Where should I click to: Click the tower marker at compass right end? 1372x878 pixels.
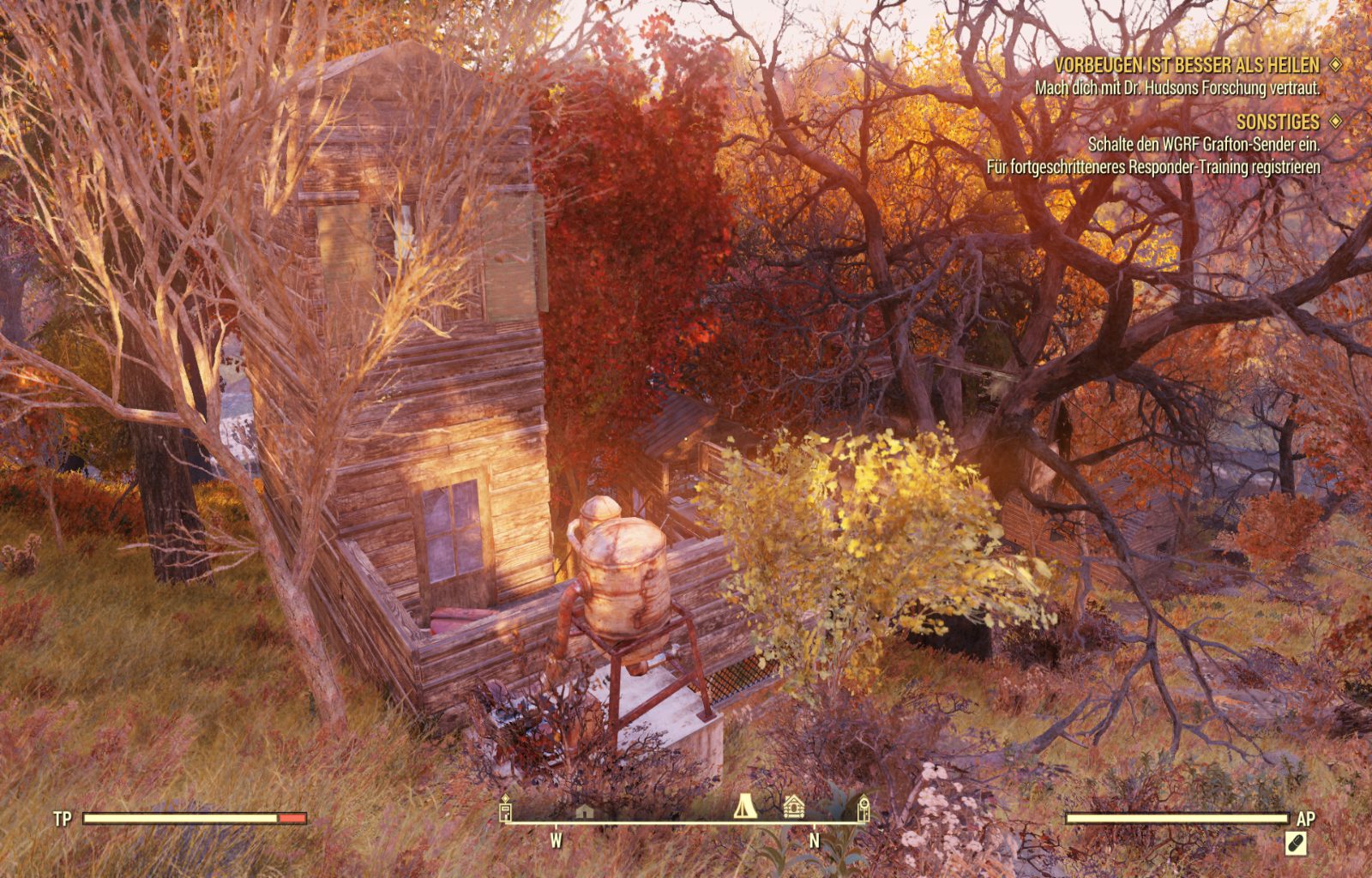coord(864,807)
